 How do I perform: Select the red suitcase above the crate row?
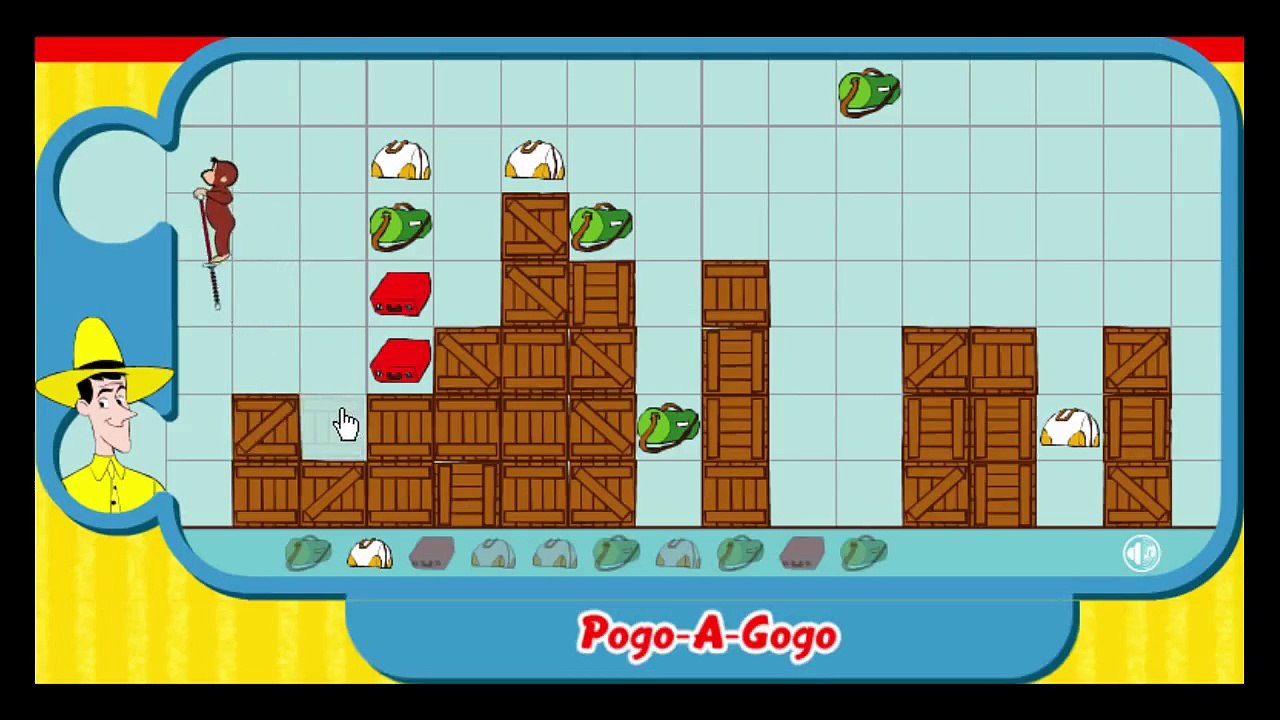(x=400, y=295)
